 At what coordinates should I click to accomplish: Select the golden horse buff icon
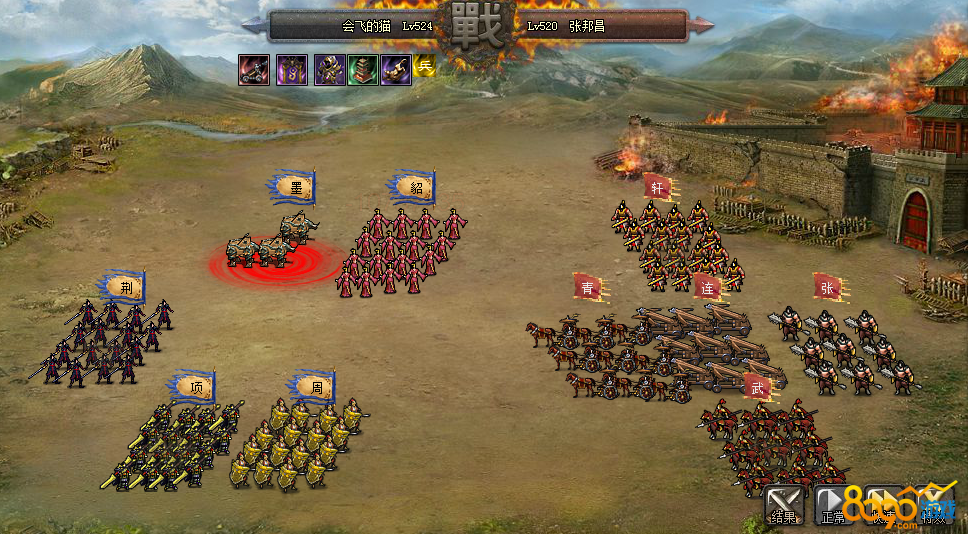[x=396, y=70]
